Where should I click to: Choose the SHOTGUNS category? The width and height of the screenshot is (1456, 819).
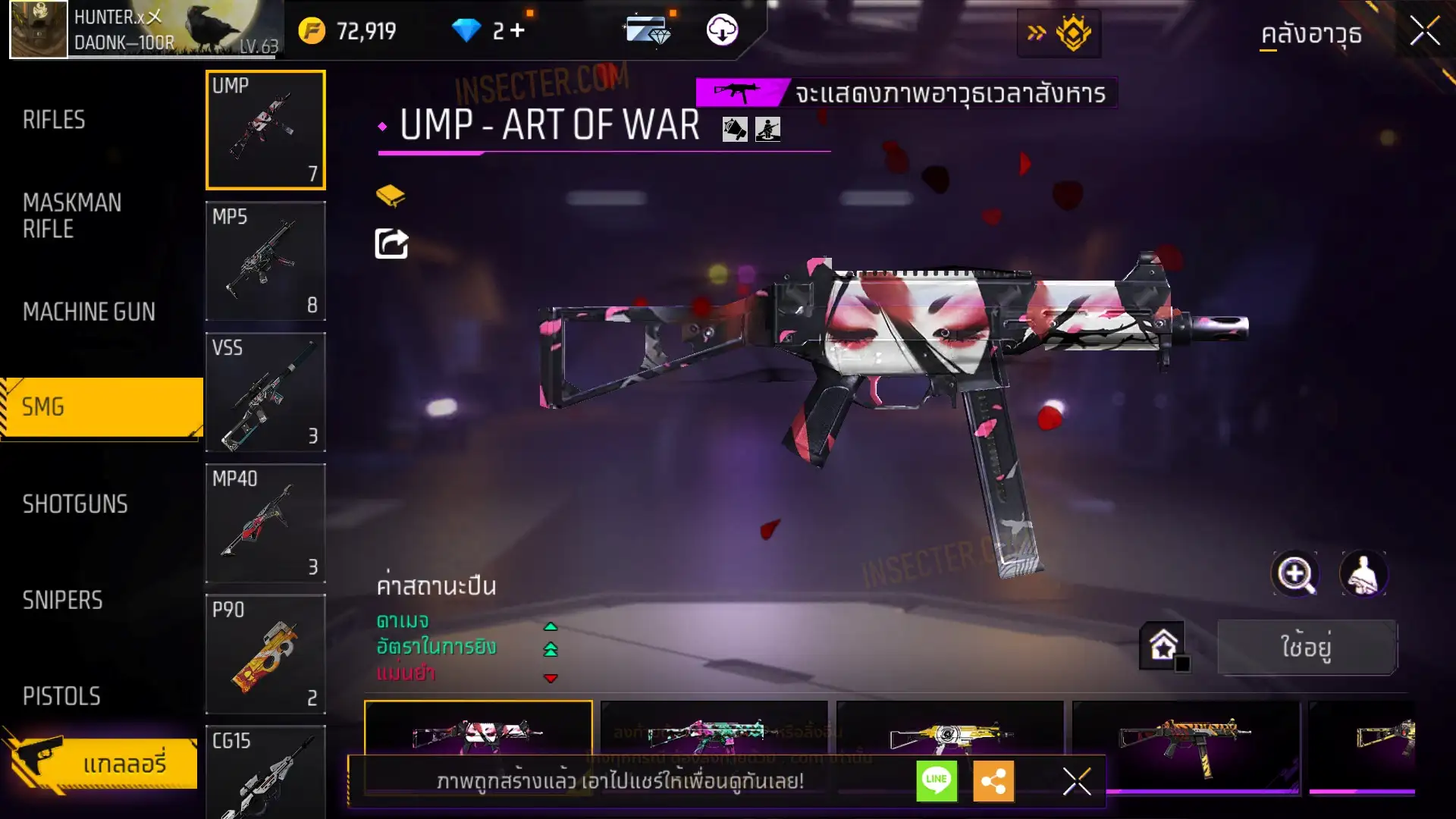pyautogui.click(x=75, y=504)
